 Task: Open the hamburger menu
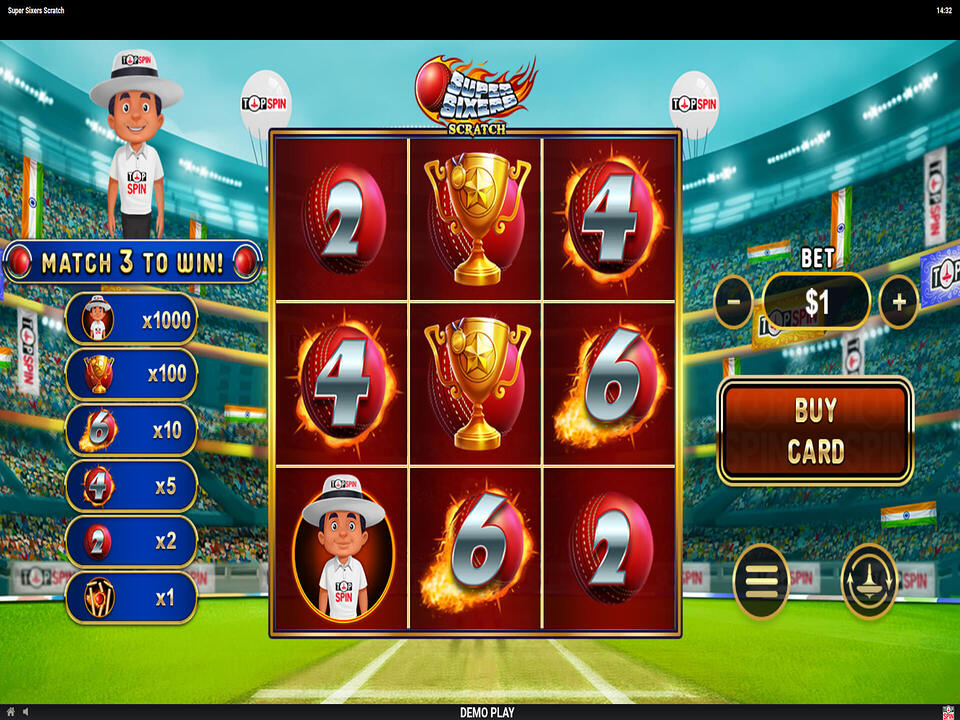(760, 581)
